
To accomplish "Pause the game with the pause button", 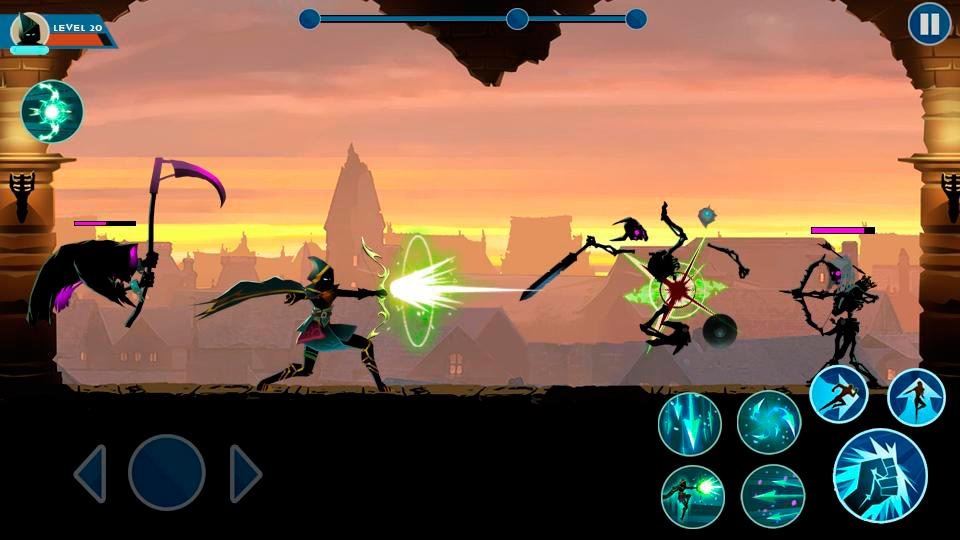I will click(929, 25).
